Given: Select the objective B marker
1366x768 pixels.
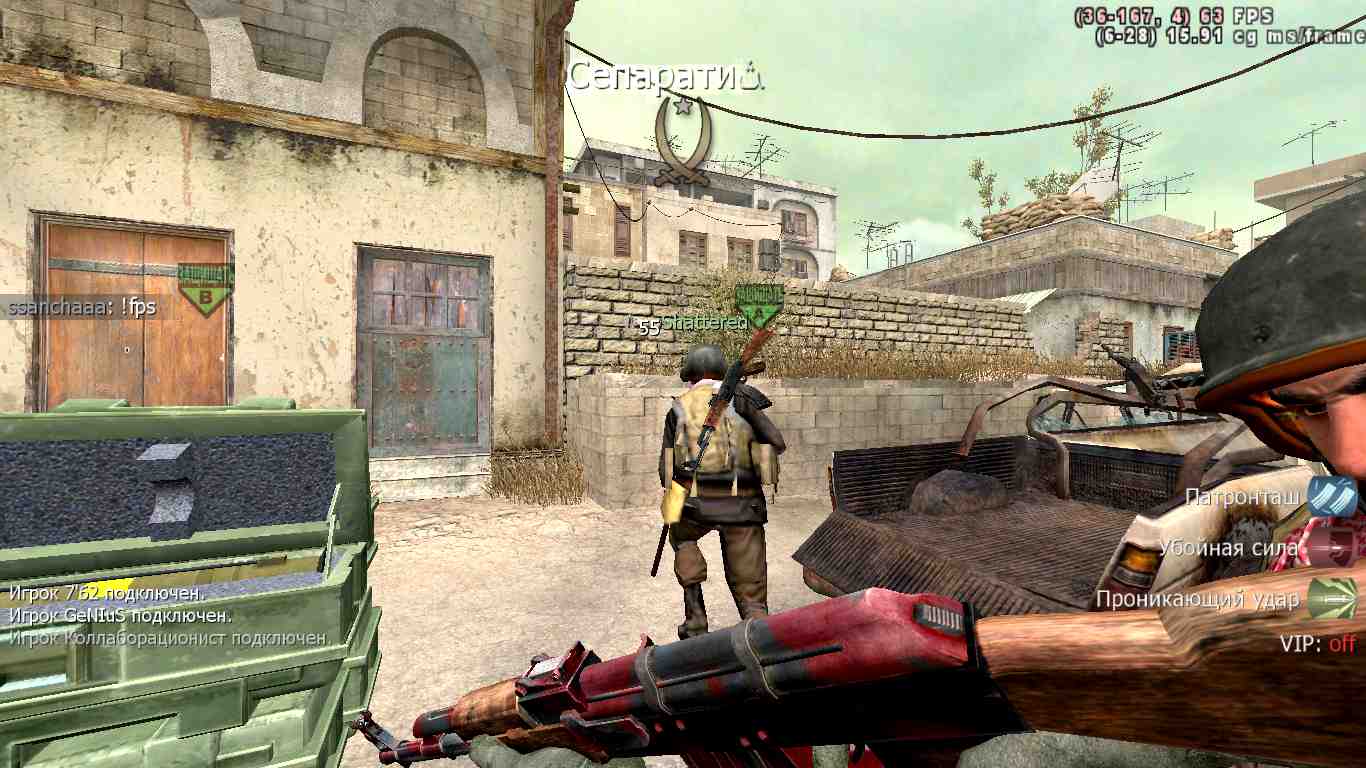Looking at the screenshot, I should point(205,288).
